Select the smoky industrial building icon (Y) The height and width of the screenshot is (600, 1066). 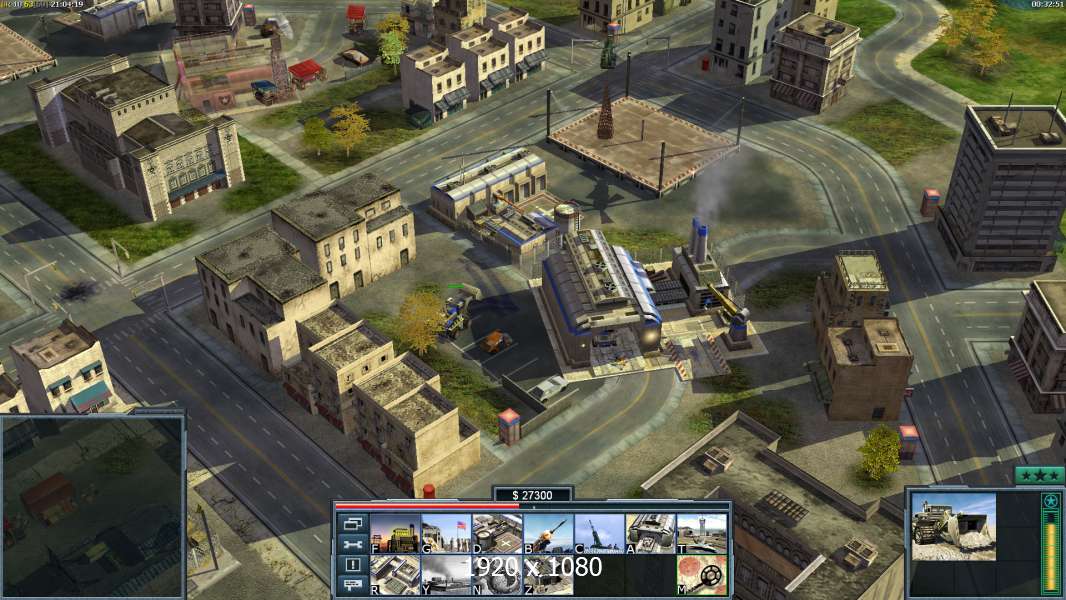446,575
